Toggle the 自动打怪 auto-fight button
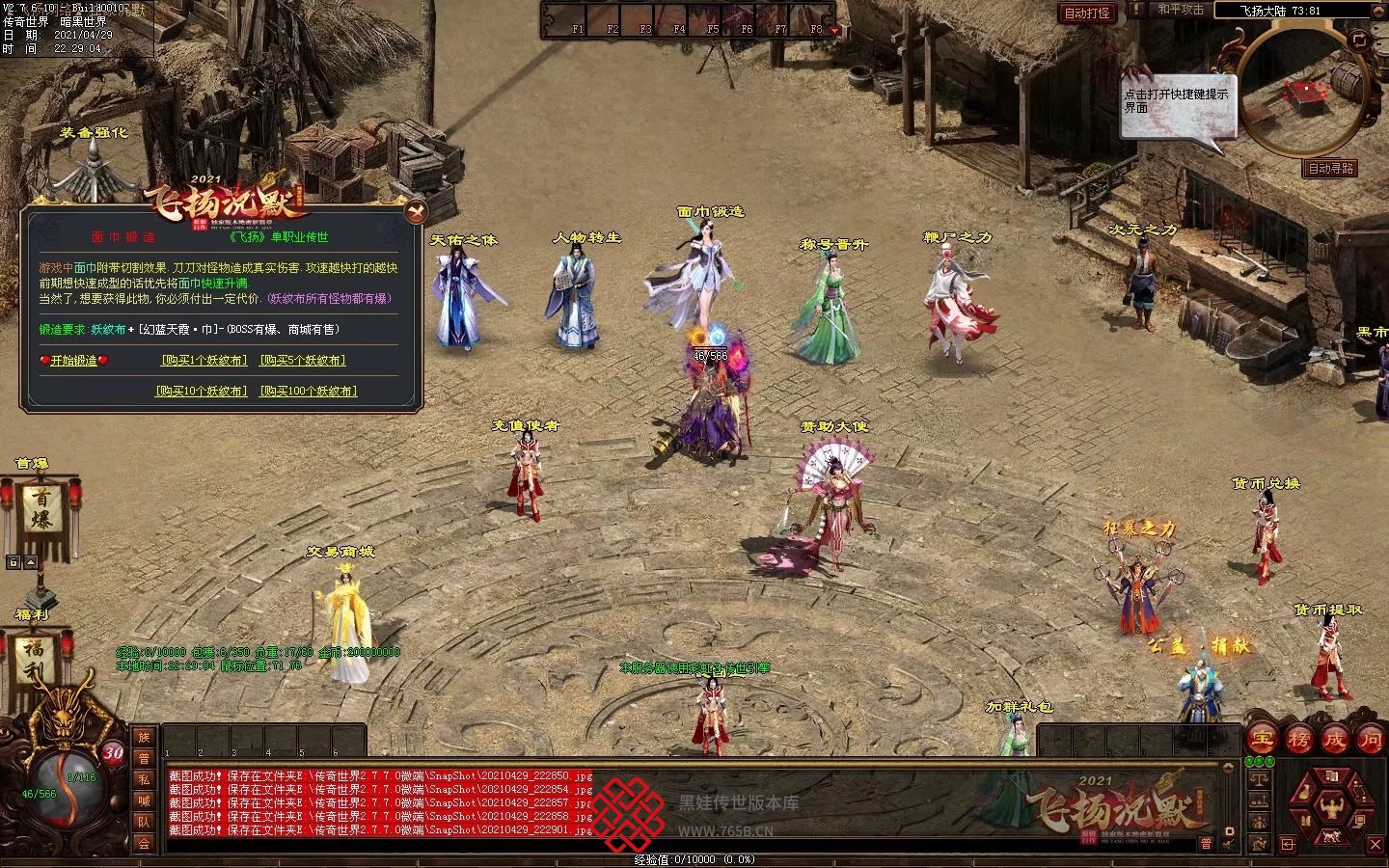Screen dimensions: 1389x868 pyautogui.click(x=1087, y=13)
